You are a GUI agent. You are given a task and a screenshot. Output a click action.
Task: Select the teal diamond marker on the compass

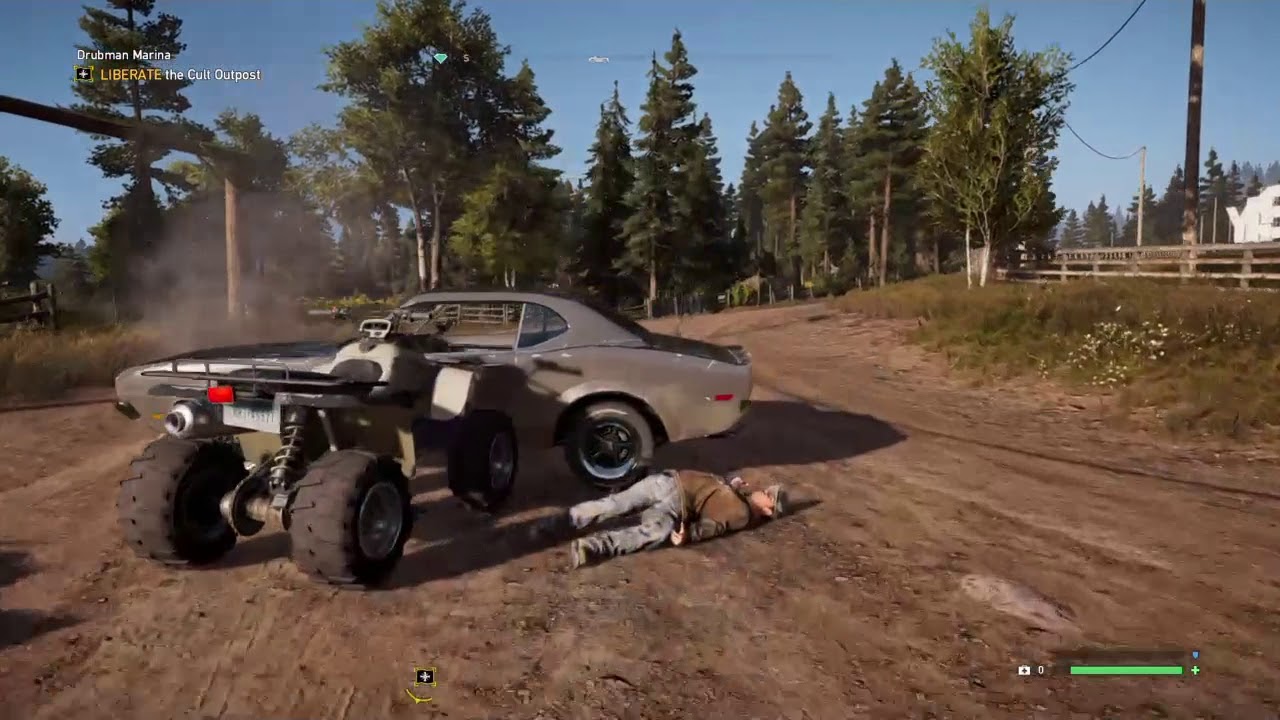441,59
